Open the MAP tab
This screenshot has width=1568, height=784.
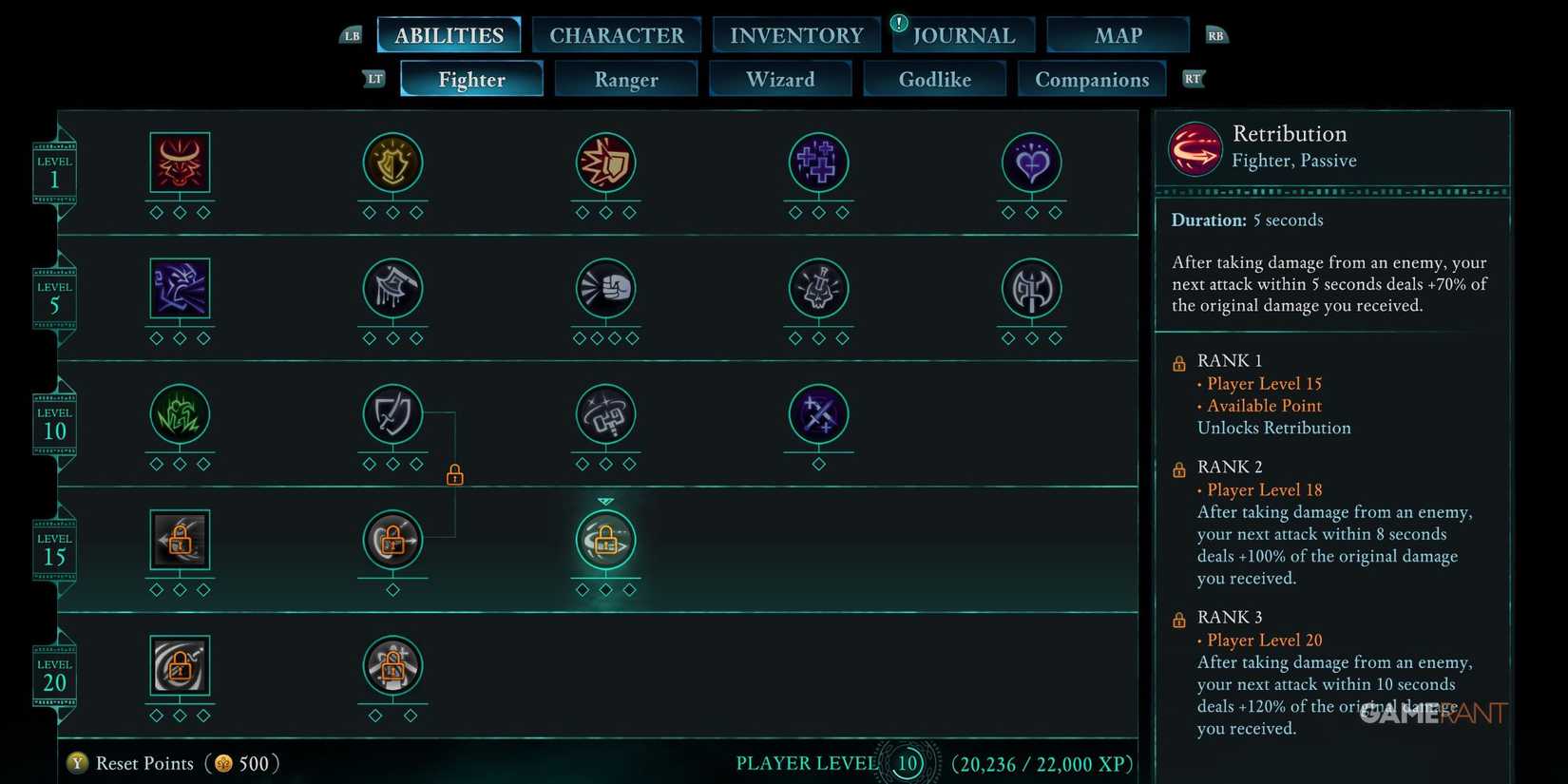tap(1118, 34)
